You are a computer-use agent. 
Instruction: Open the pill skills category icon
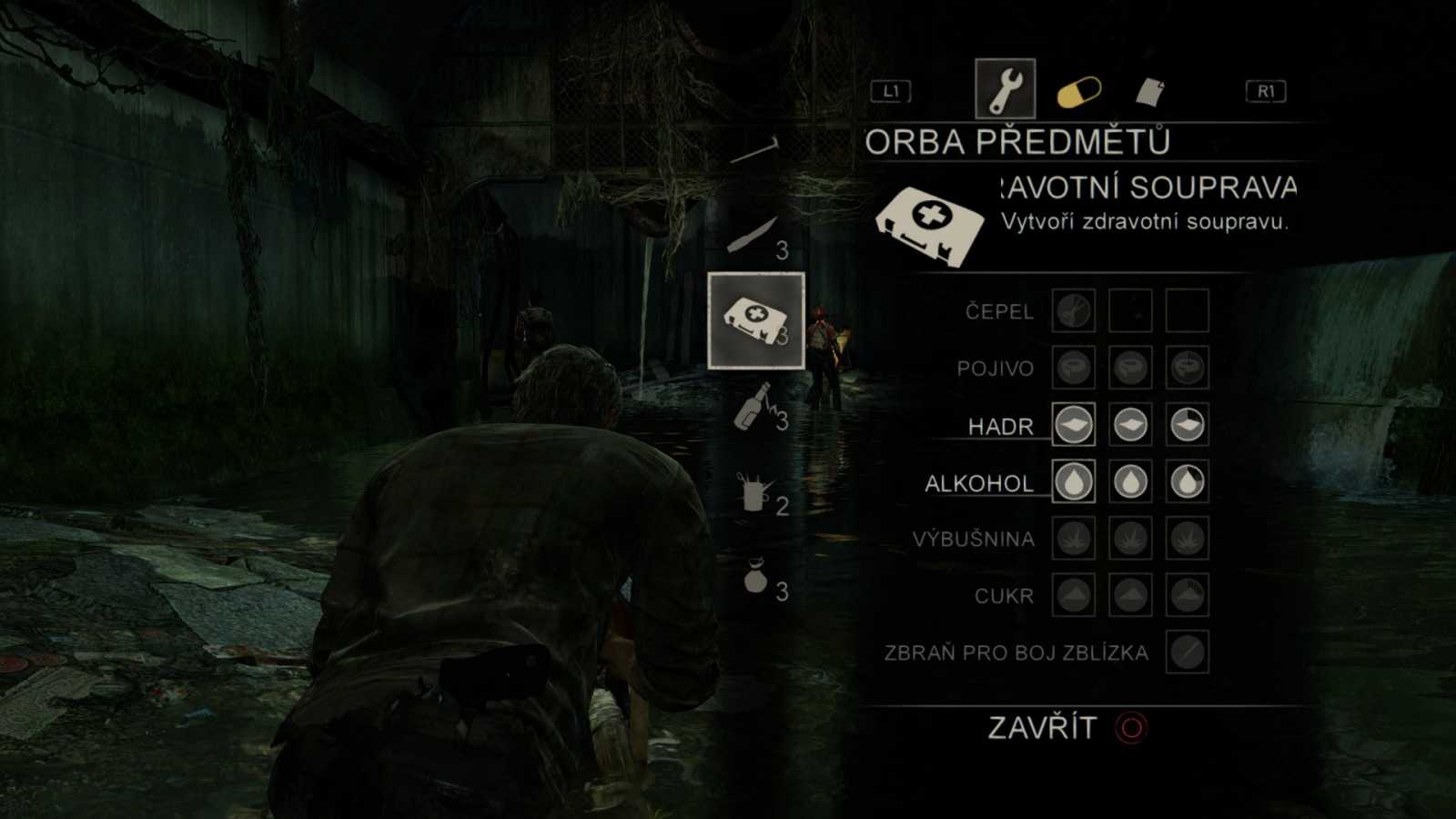coord(1078,88)
